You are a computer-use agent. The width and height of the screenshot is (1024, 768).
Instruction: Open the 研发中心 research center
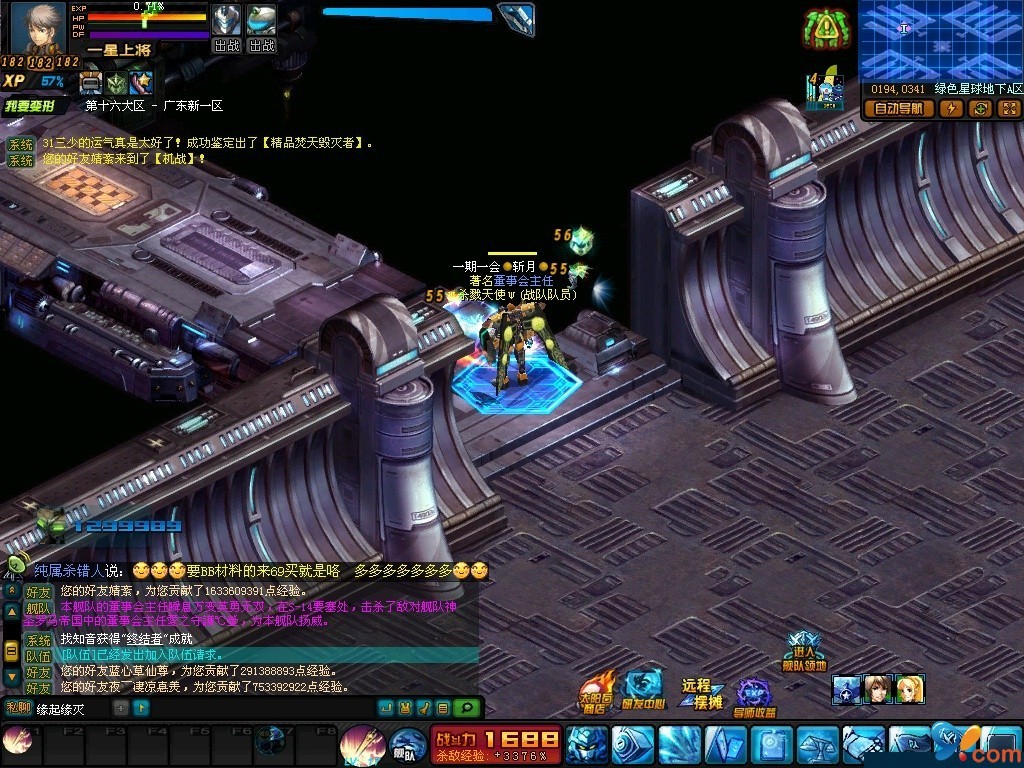click(x=644, y=691)
